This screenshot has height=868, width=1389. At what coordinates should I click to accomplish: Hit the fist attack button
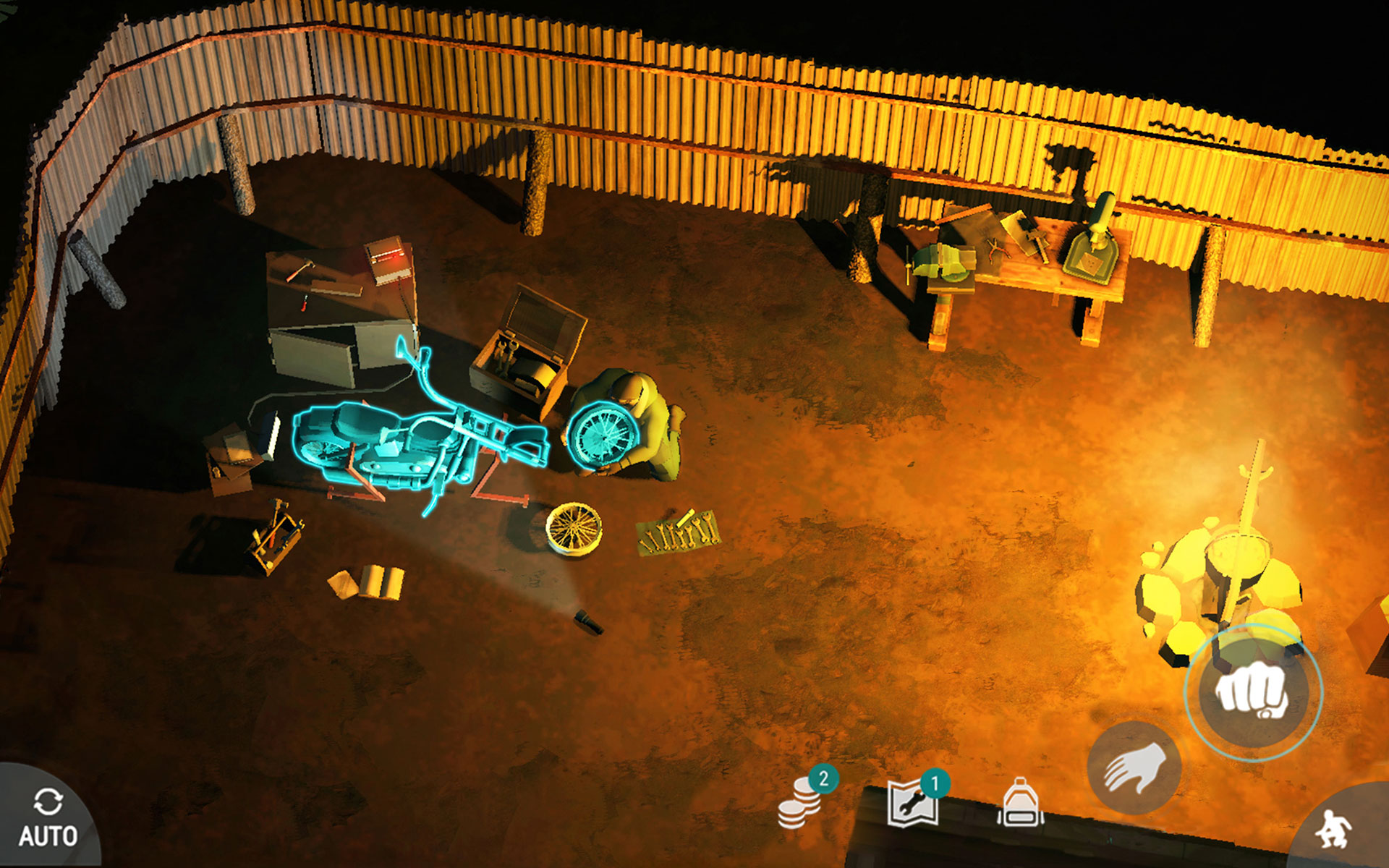[1254, 692]
